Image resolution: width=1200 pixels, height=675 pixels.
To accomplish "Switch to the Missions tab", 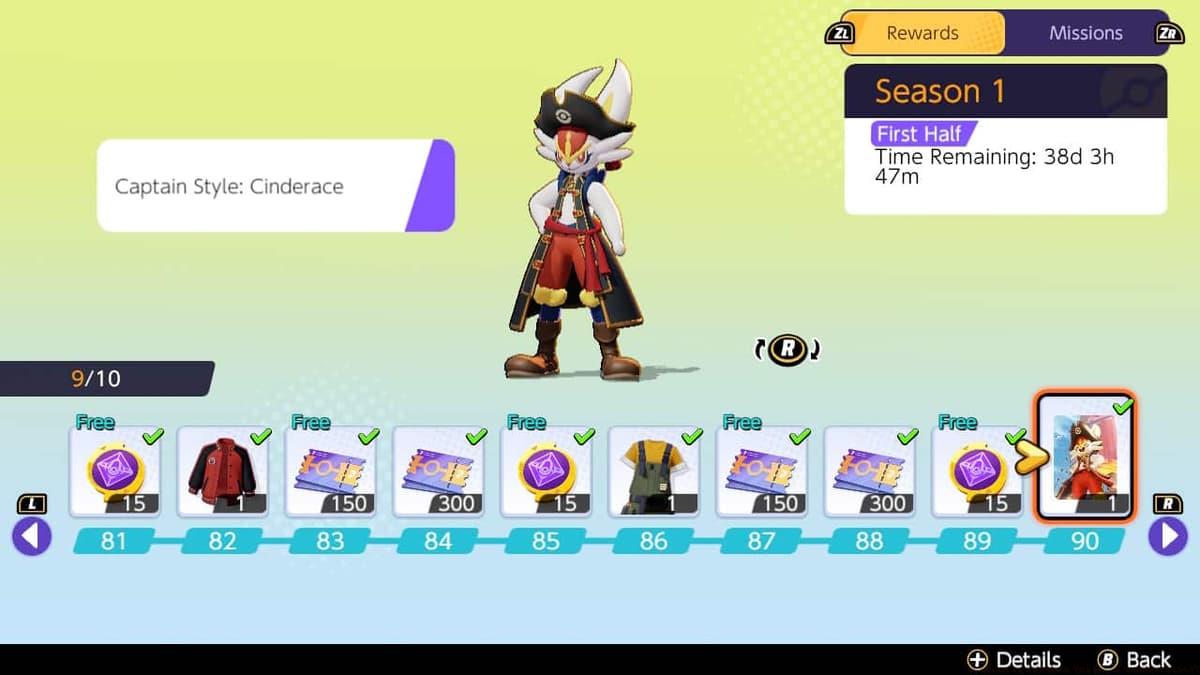I will pyautogui.click(x=1085, y=33).
